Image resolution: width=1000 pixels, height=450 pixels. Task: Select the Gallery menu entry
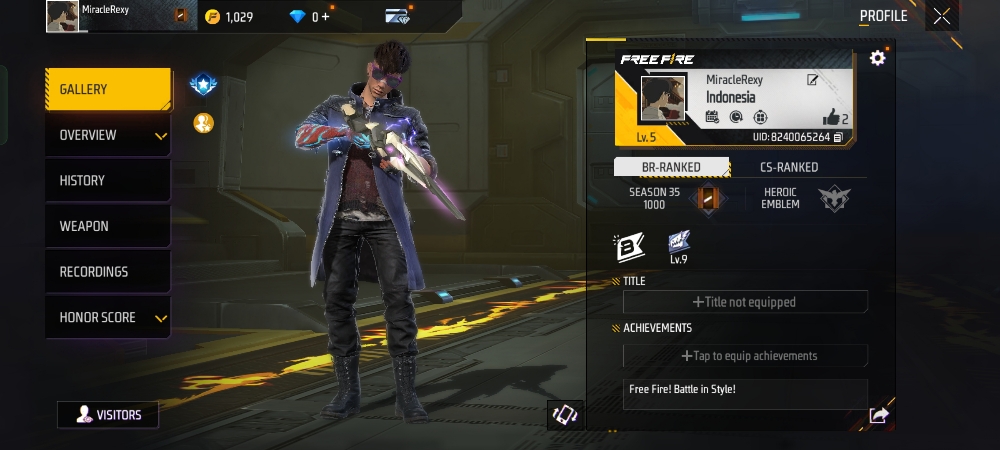tap(107, 90)
